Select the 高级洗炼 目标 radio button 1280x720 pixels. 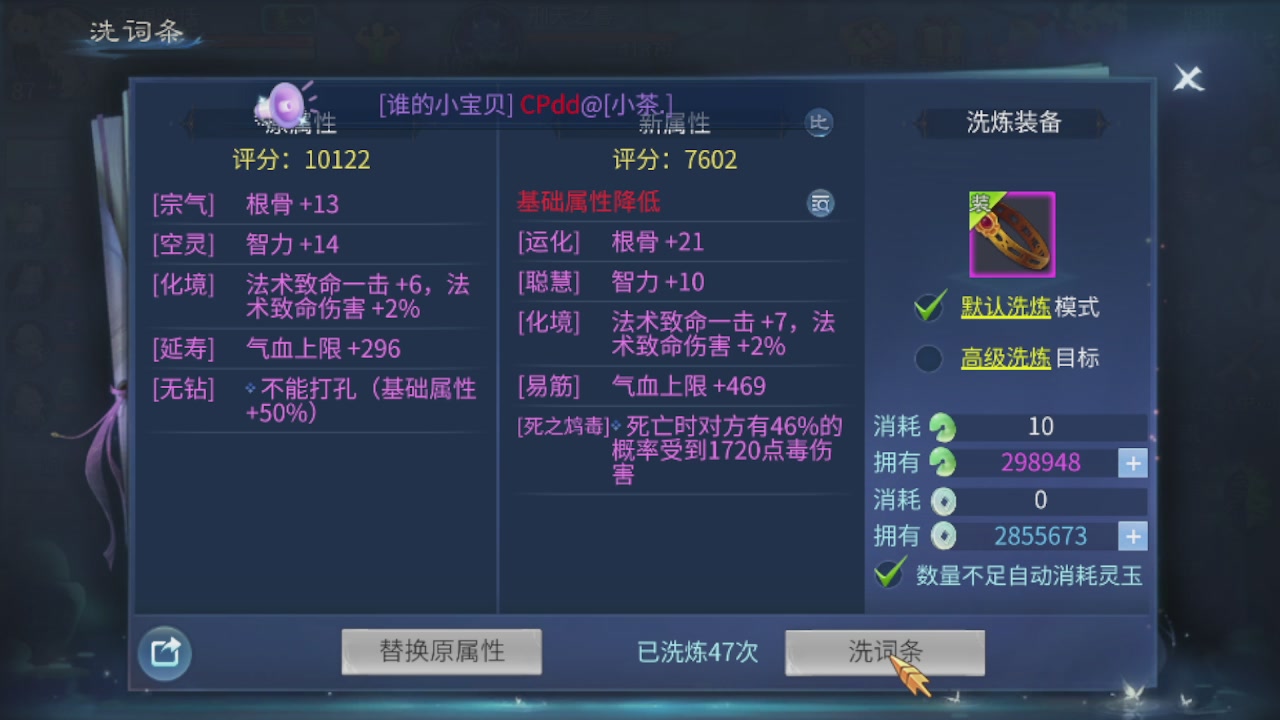pos(928,358)
